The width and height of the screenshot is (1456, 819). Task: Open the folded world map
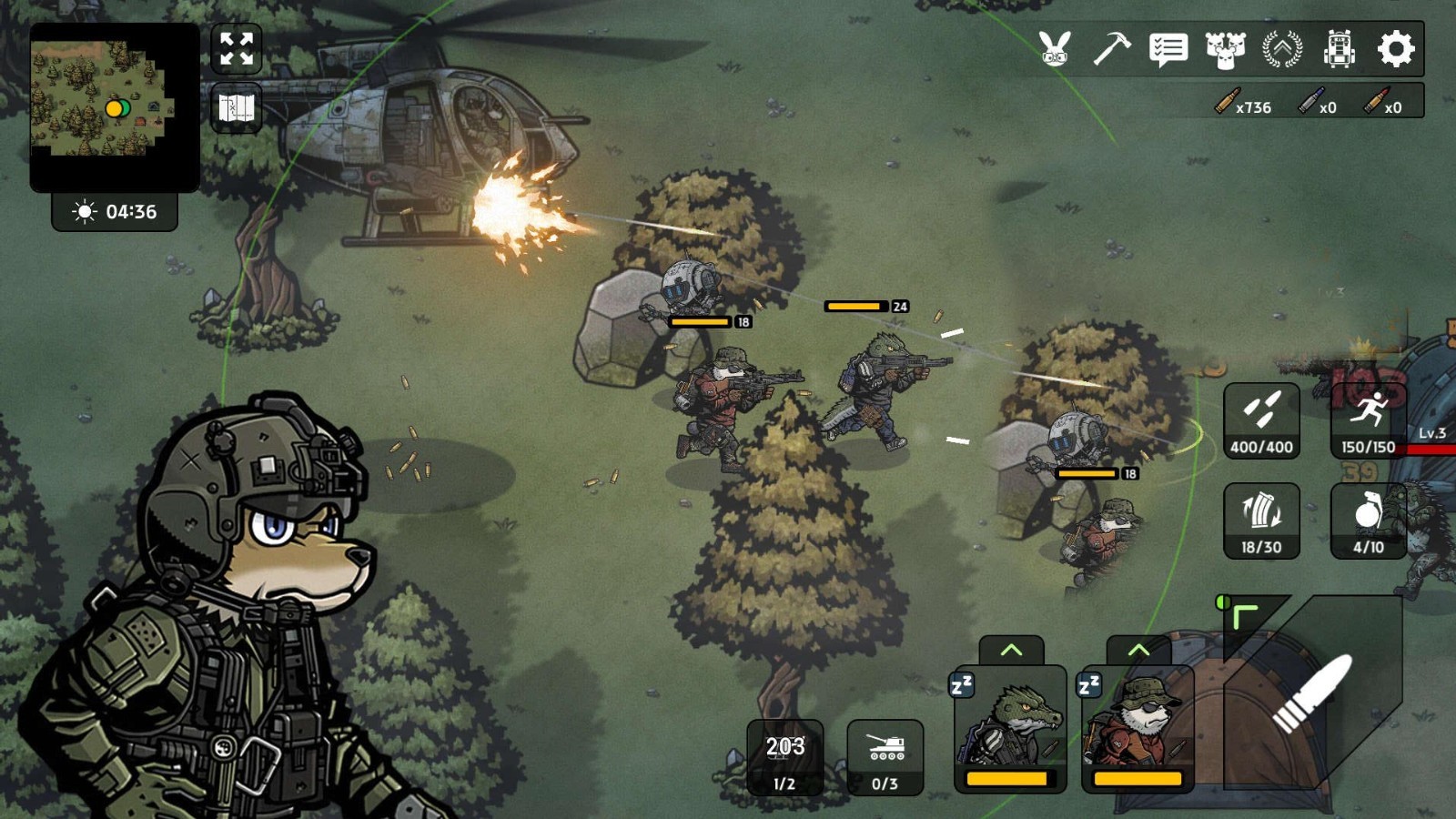(237, 108)
